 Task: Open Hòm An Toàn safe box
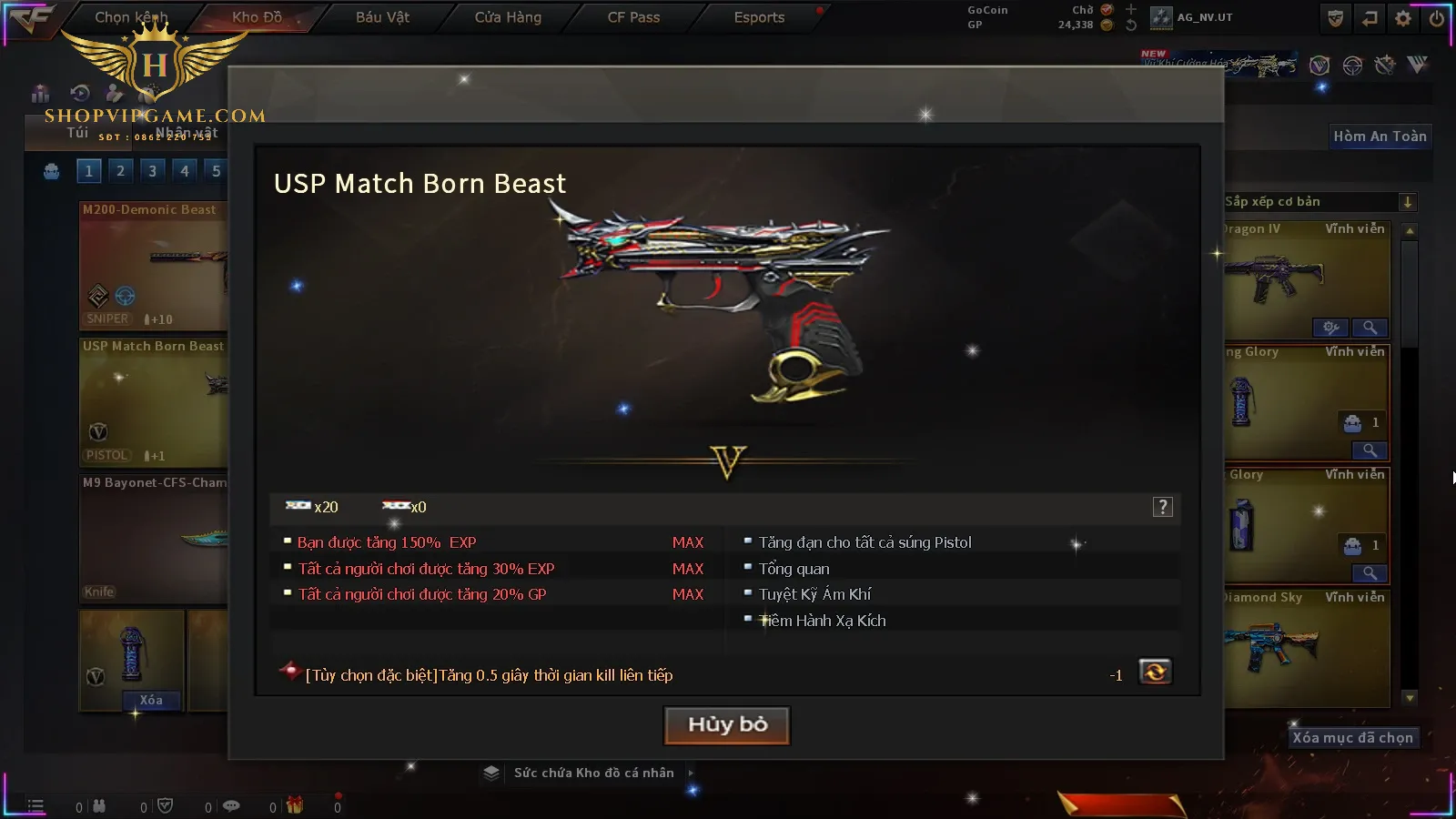pos(1380,136)
